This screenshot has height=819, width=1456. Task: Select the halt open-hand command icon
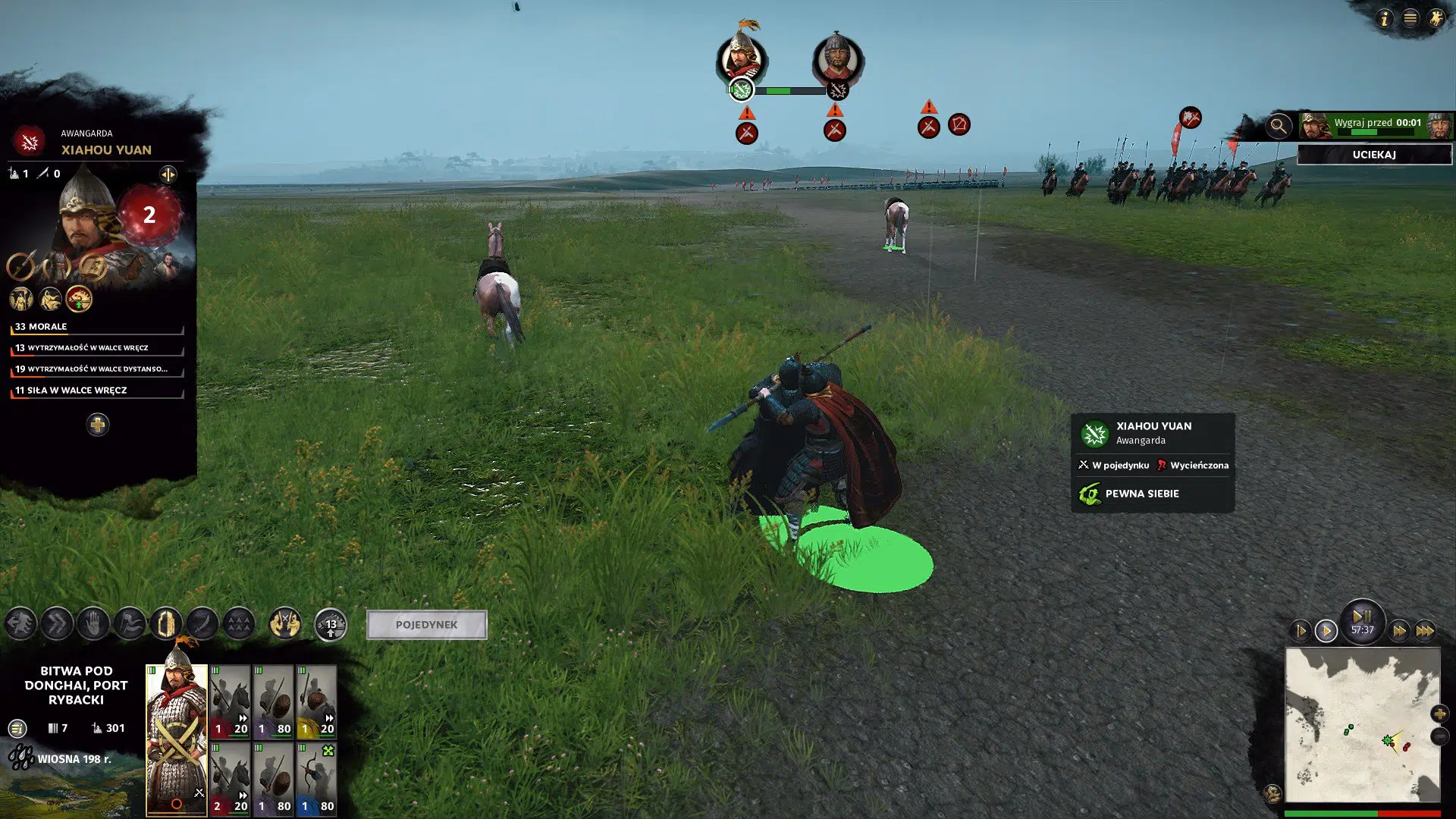coord(93,624)
